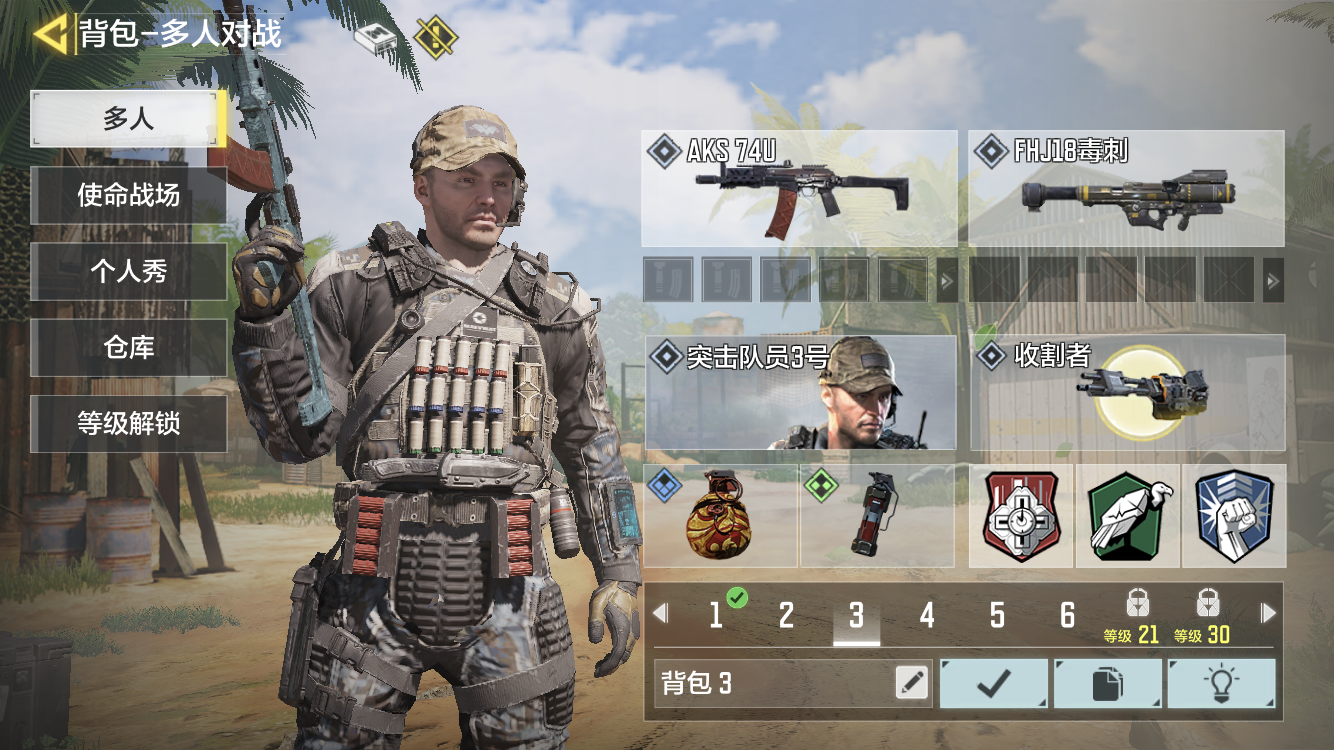1334x750 pixels.
Task: Switch to the 使命战场 tab
Action: click(x=128, y=195)
